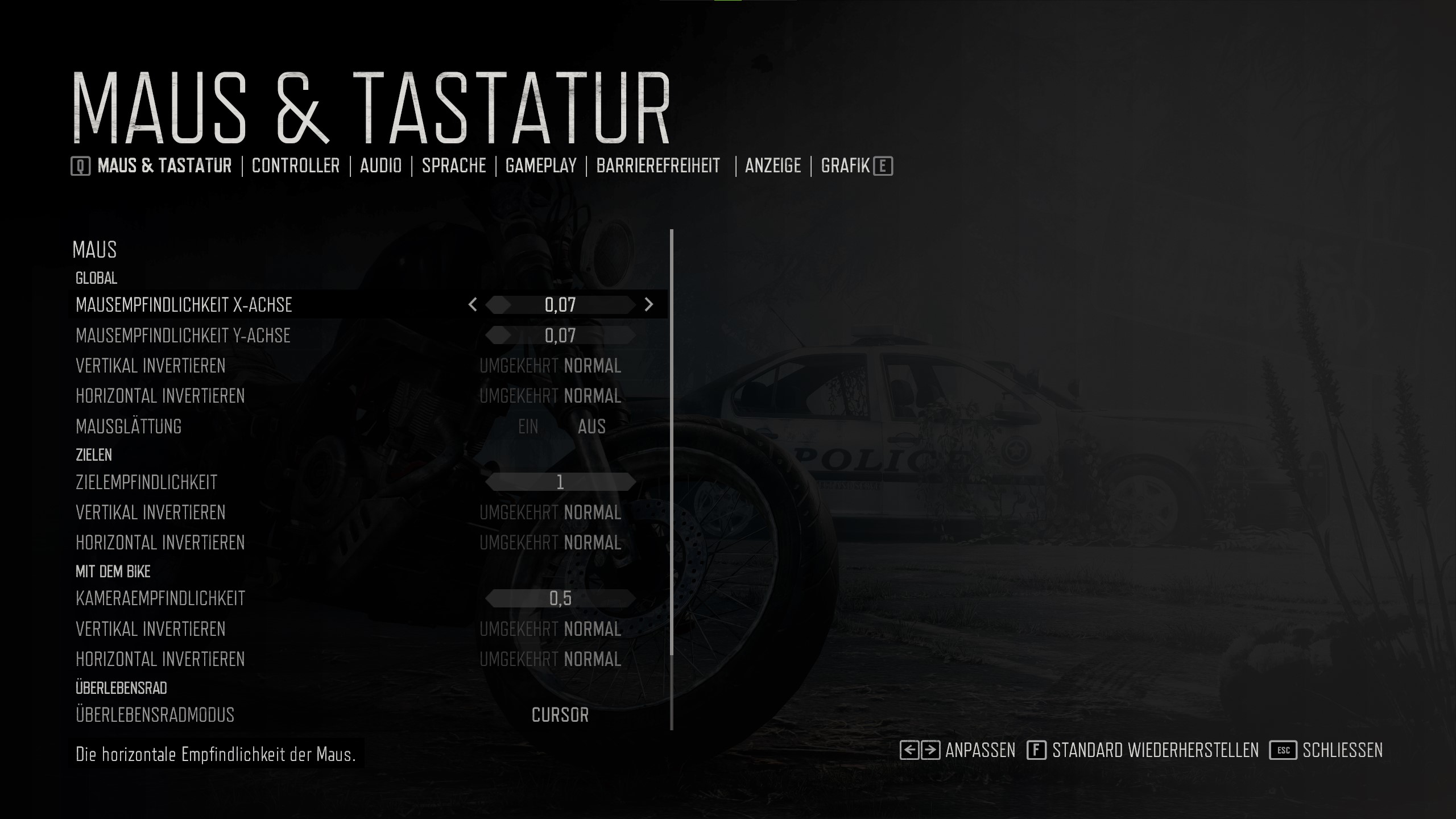Increase Mausempfindlichkeit X-Achse with right arrow
This screenshot has width=1456, height=819.
[x=649, y=305]
